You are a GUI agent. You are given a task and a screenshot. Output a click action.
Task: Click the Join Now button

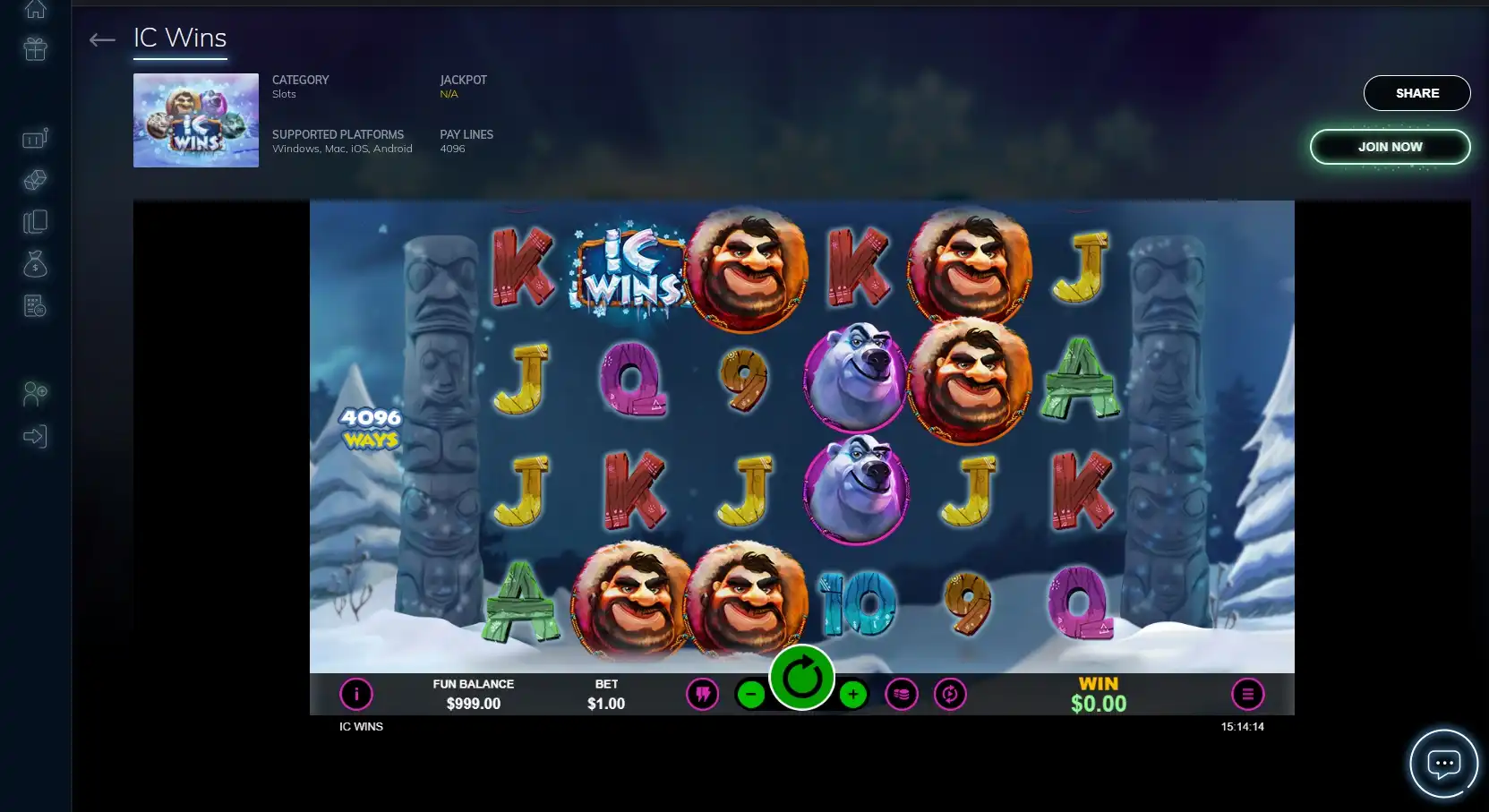pyautogui.click(x=1390, y=147)
